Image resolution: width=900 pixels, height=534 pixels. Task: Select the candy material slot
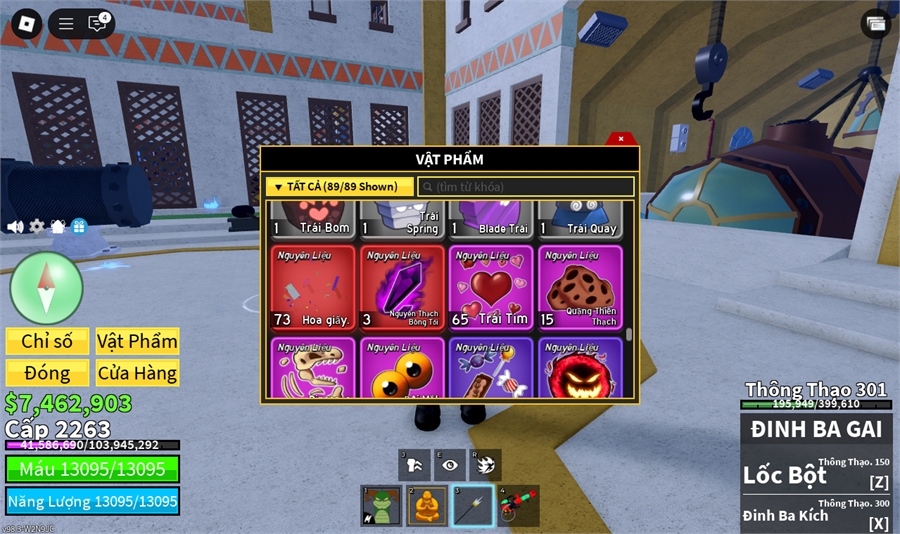490,368
